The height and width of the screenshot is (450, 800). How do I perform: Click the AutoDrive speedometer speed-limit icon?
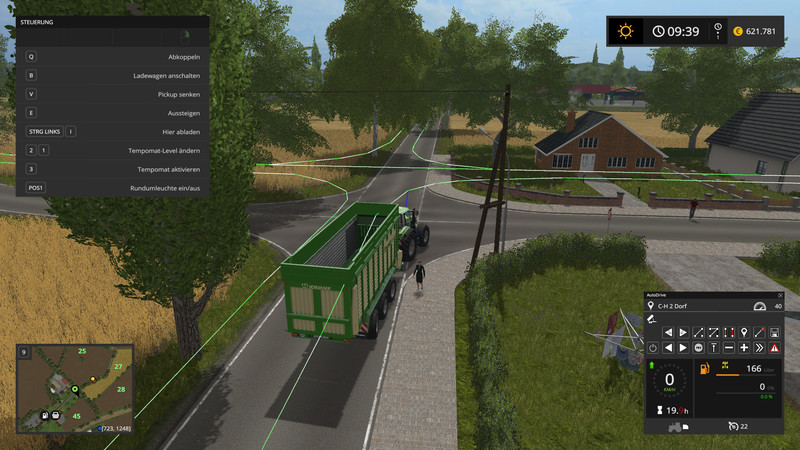pos(760,306)
